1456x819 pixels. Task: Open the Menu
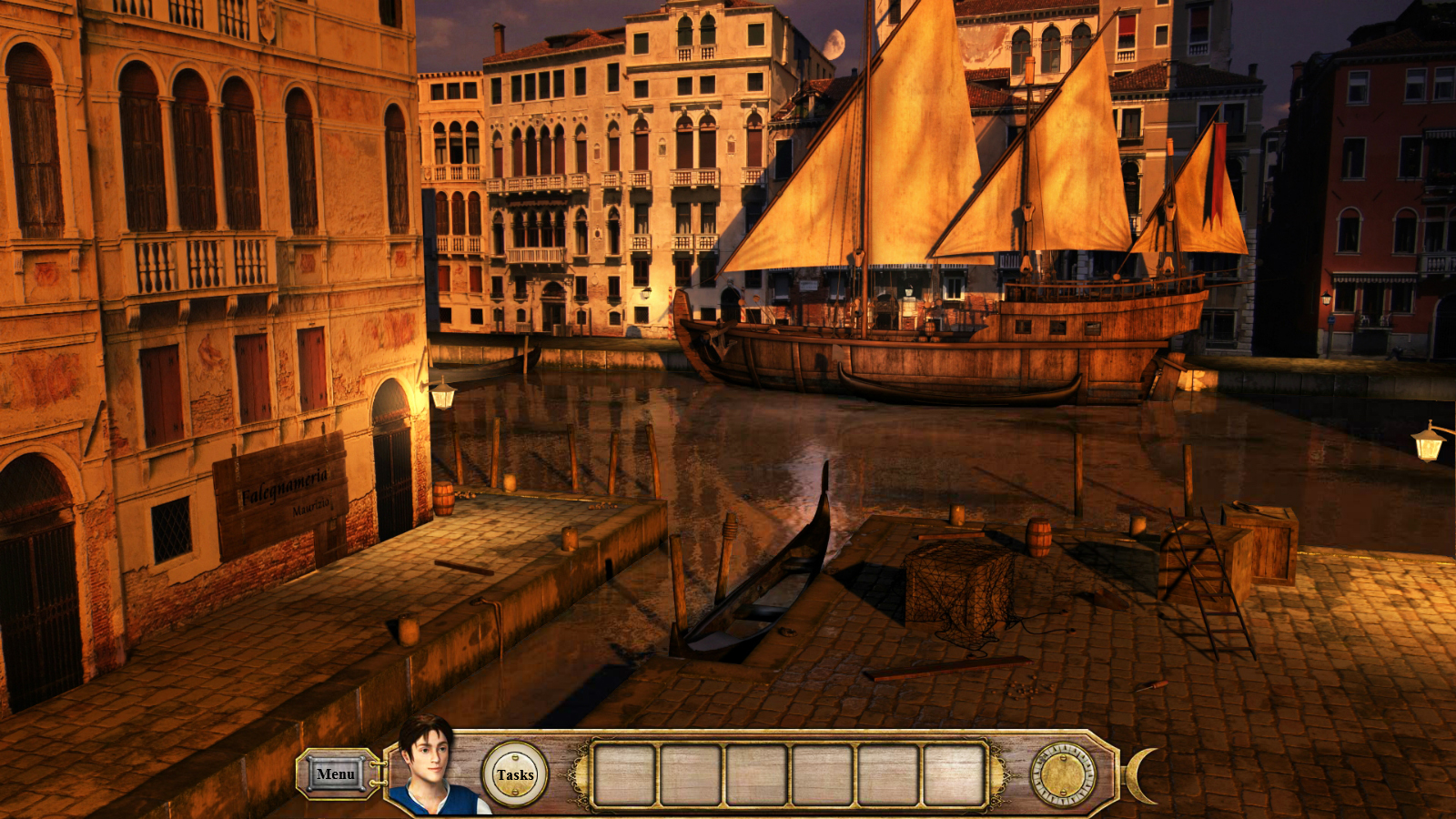click(334, 774)
